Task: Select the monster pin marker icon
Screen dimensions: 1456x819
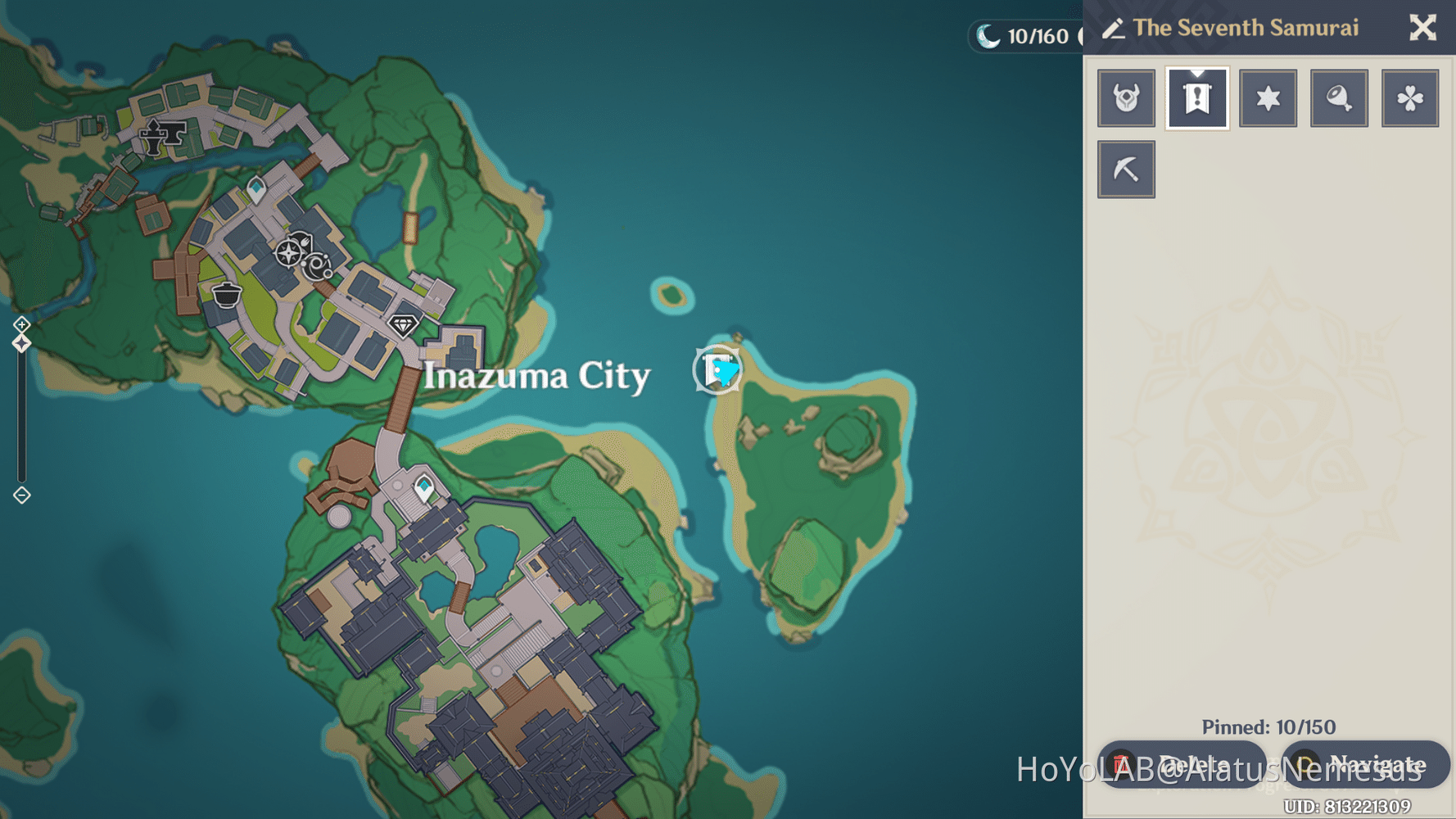Action: tap(1126, 97)
